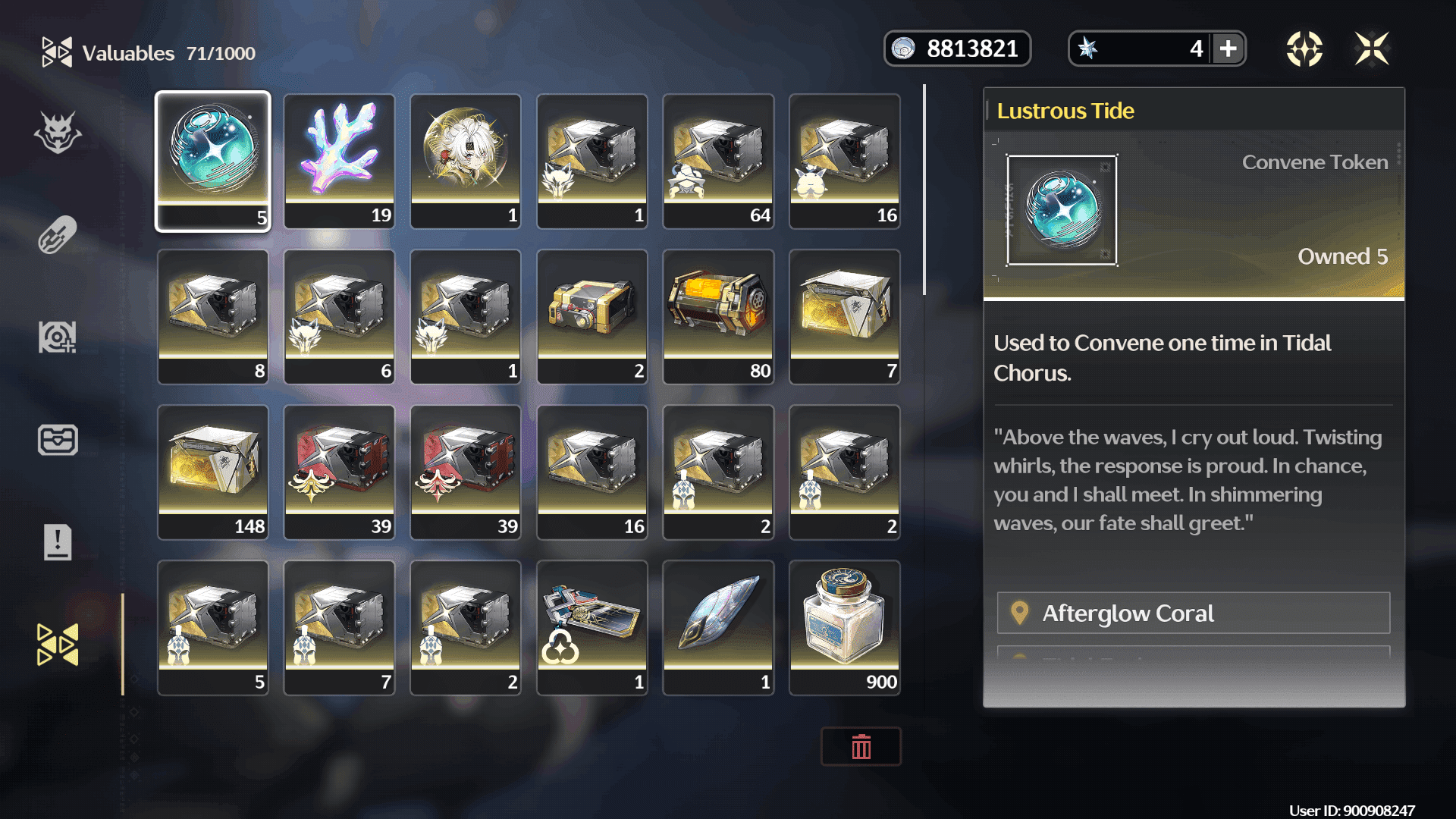The image size is (1456, 819).
Task: Switch to the Echoes mask tab
Action: tap(58, 133)
